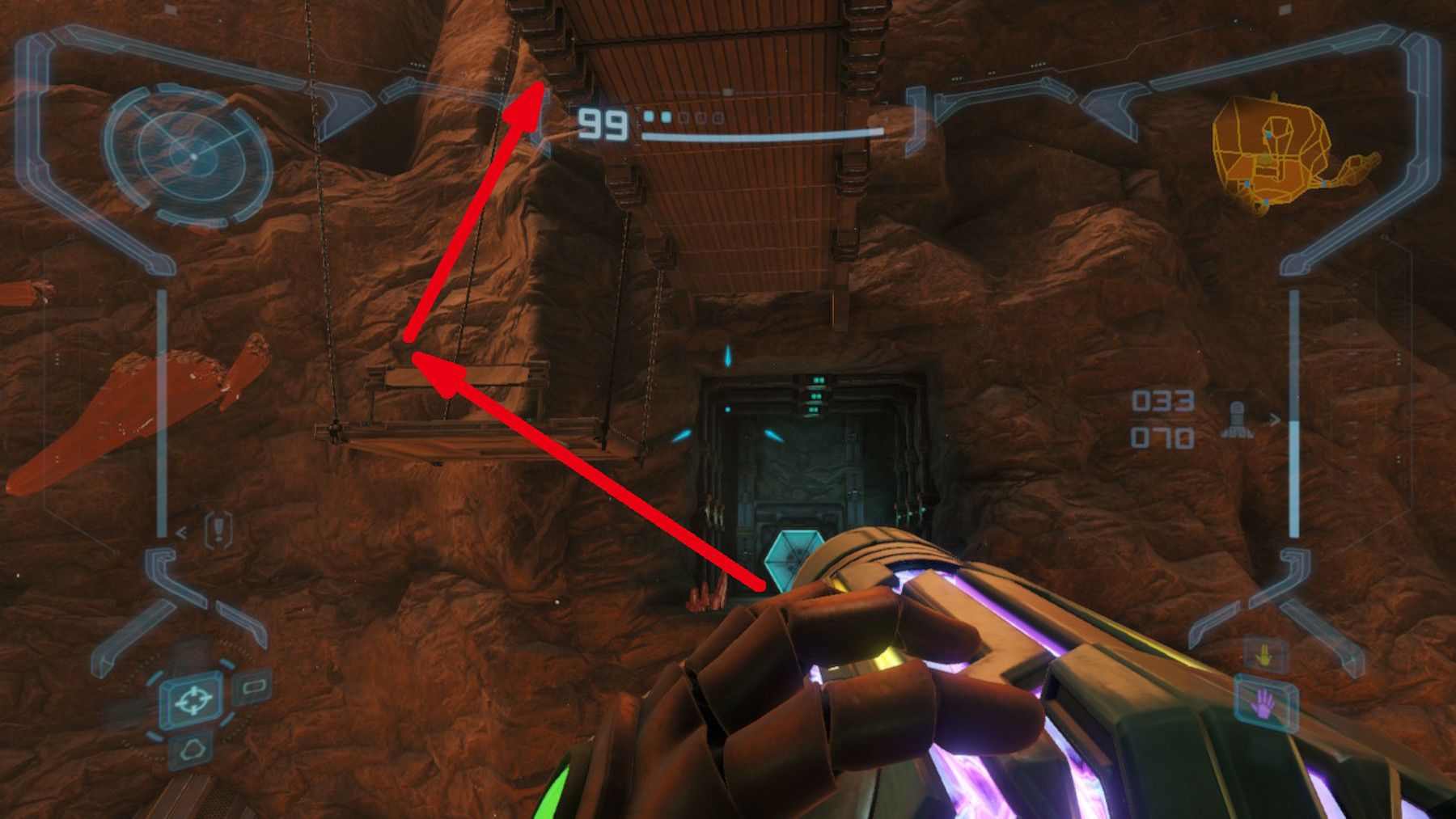Select the Thermal Visor blob icon
The image size is (1456, 819).
pos(193,749)
